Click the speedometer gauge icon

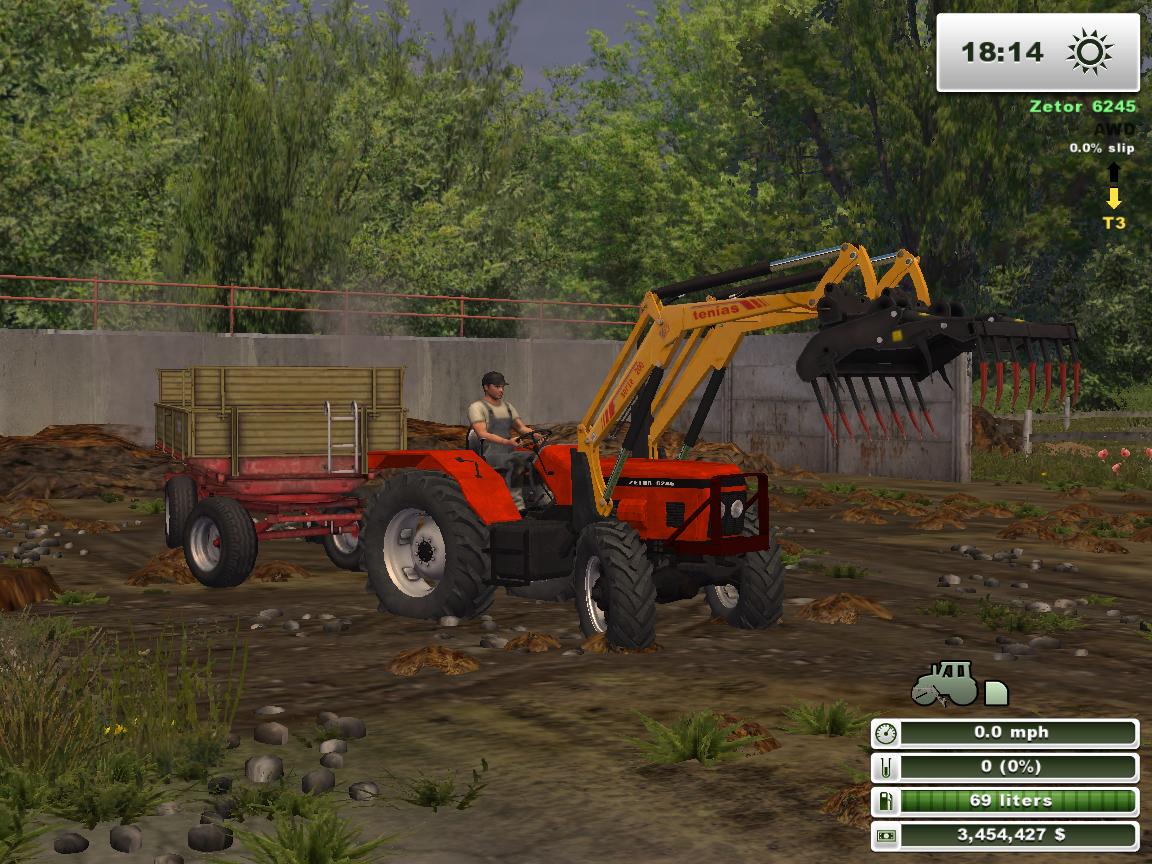(x=885, y=733)
